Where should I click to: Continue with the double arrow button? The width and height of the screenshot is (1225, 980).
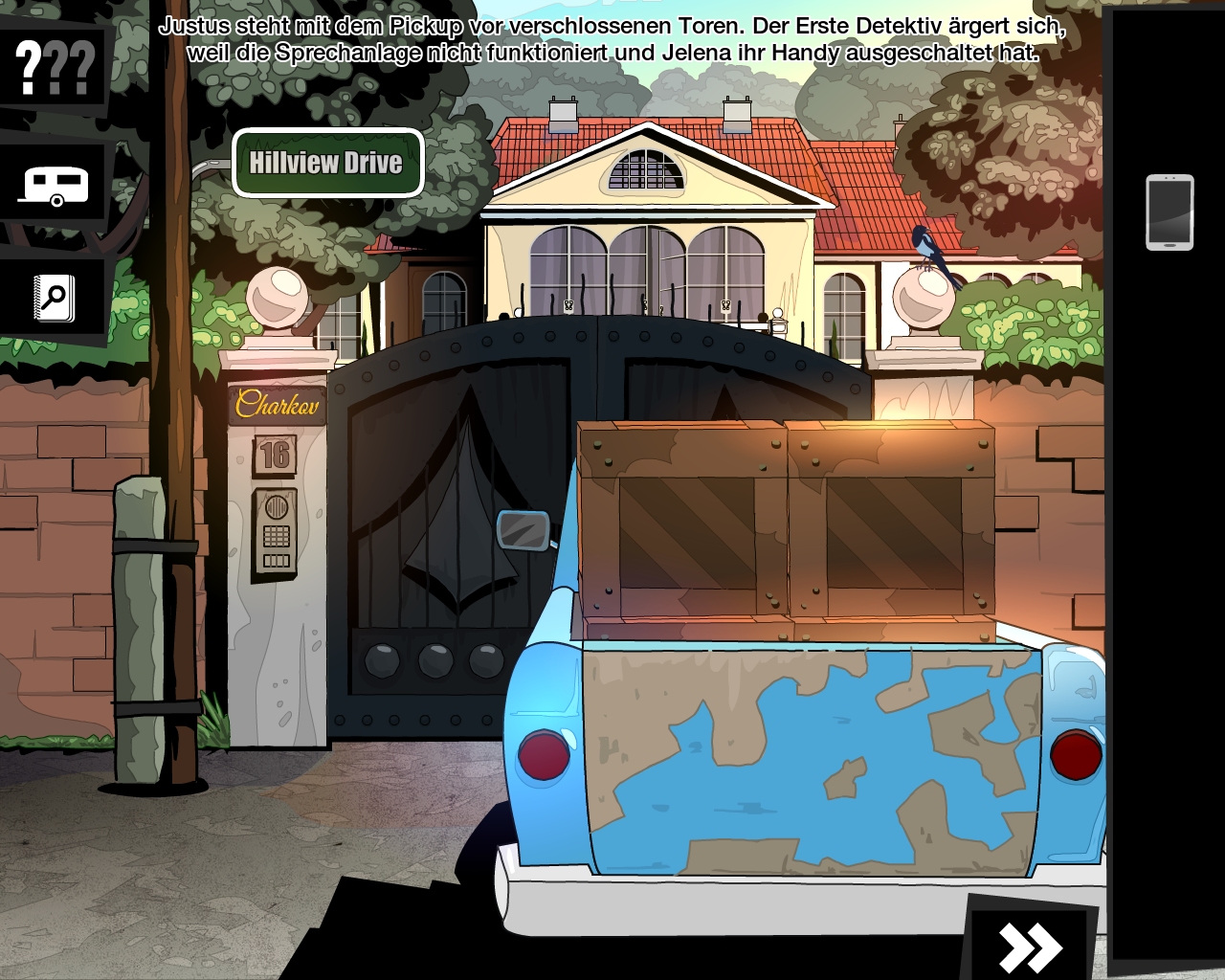pyautogui.click(x=1030, y=947)
